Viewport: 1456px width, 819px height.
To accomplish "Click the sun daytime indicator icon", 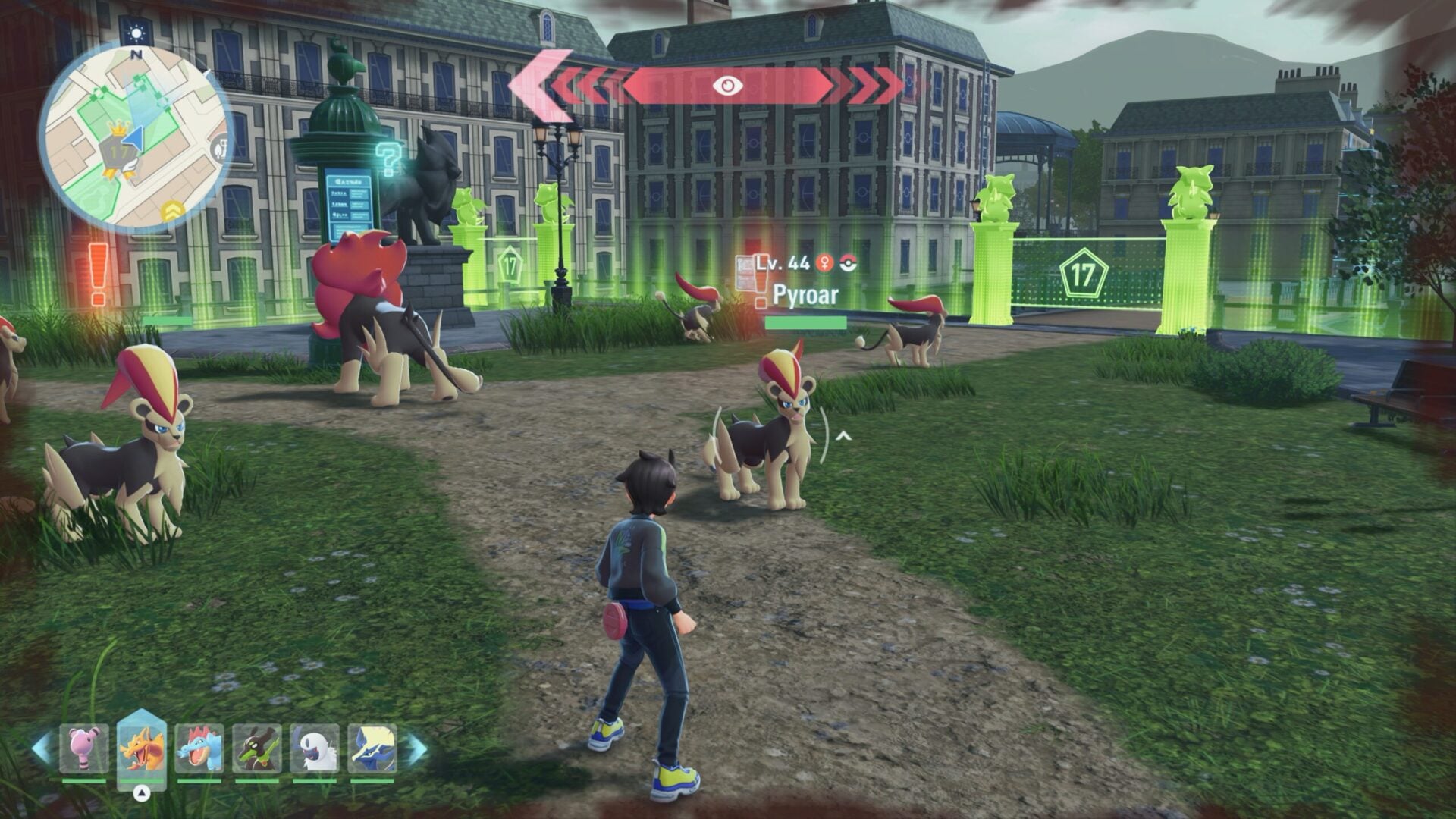I will (136, 33).
